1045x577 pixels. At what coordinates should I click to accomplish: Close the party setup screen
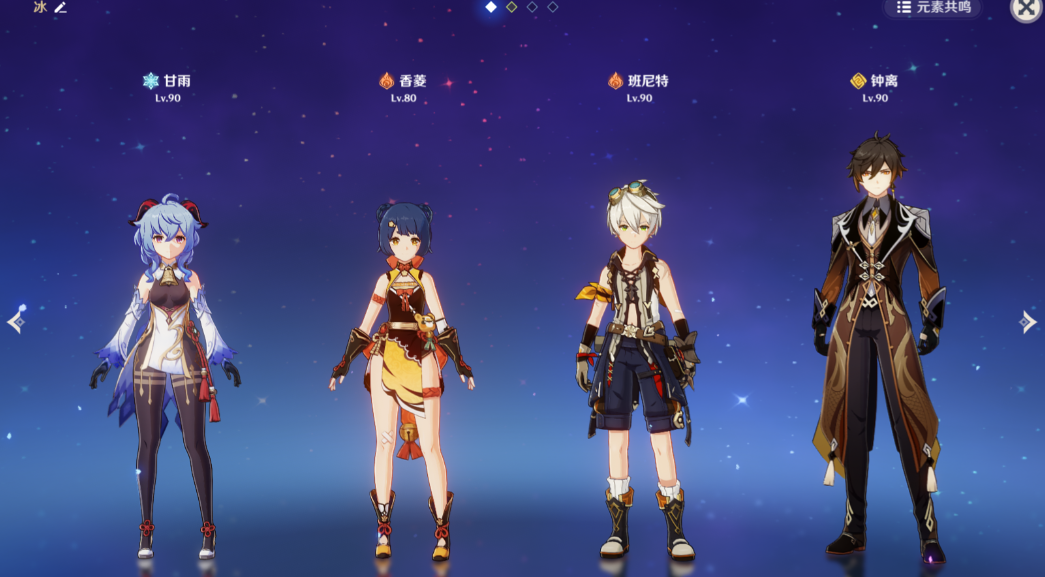click(1027, 8)
